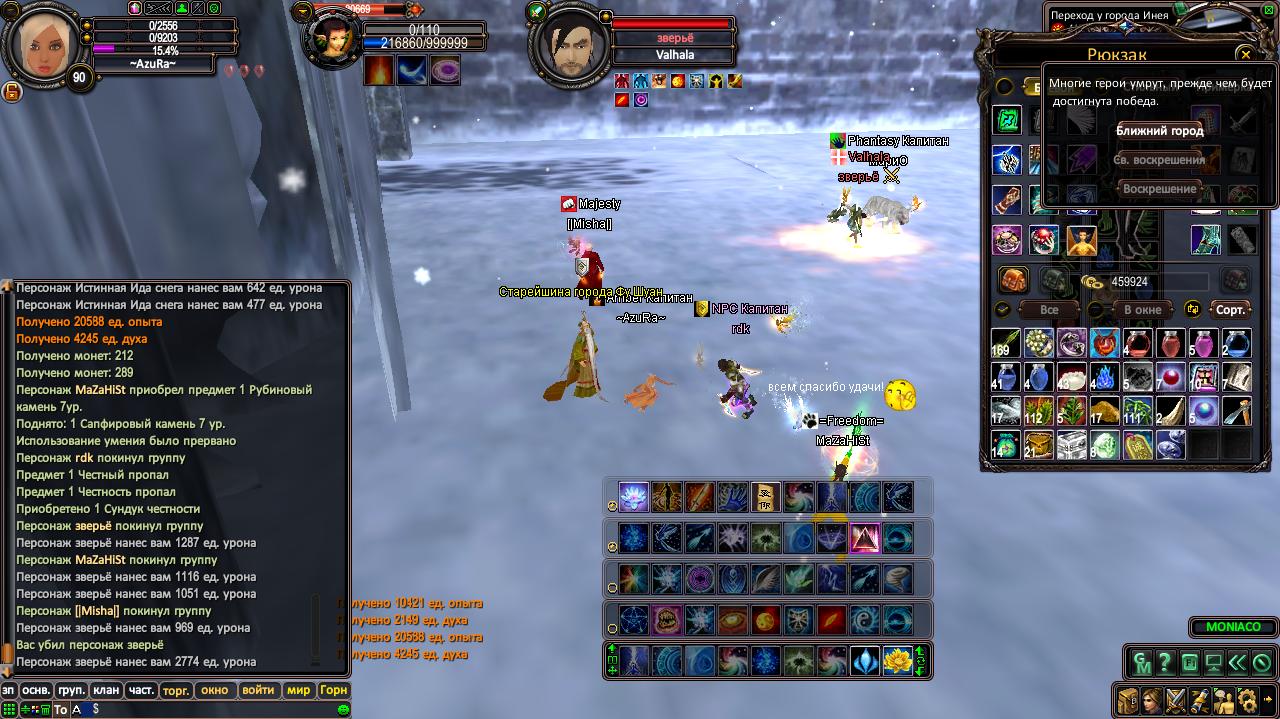The image size is (1280, 719).
Task: Cast the tornado skill on hotbar
Action: pos(897,579)
